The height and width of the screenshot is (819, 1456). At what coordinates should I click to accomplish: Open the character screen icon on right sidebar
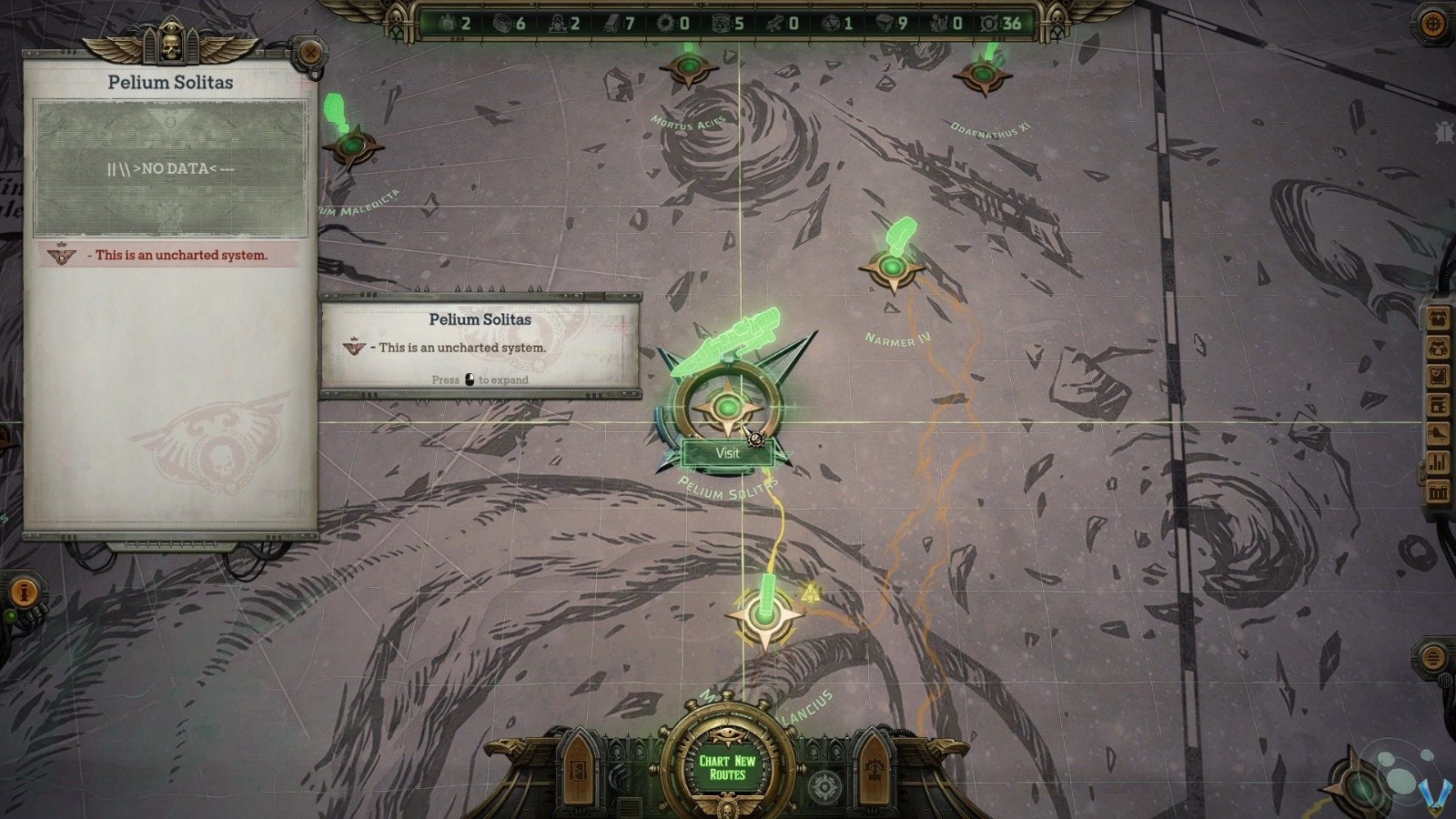(x=1439, y=318)
